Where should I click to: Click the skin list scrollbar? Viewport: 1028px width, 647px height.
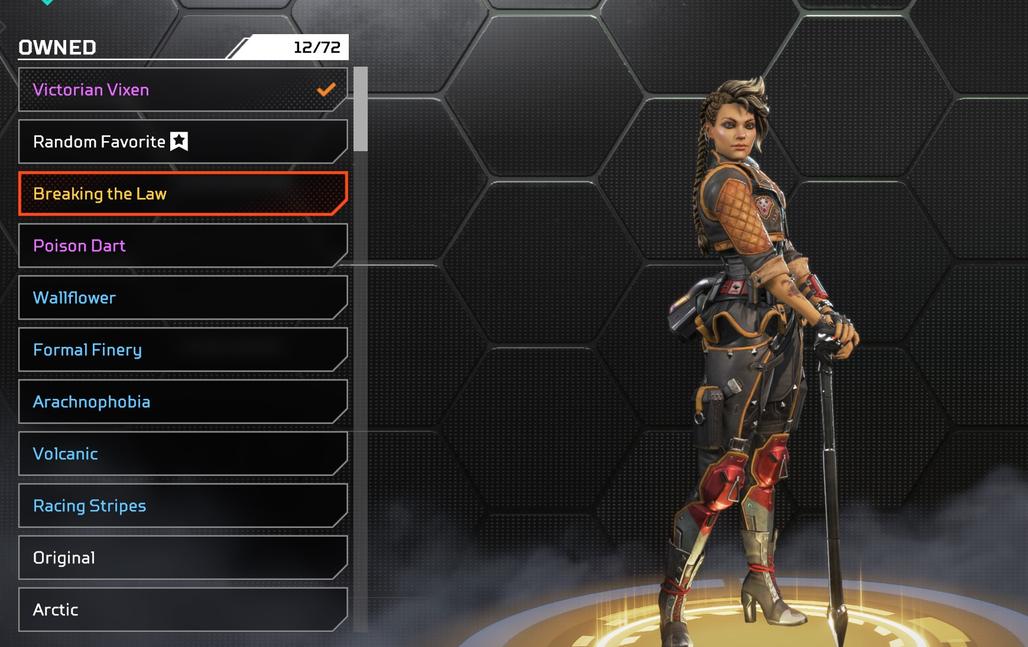[361, 110]
